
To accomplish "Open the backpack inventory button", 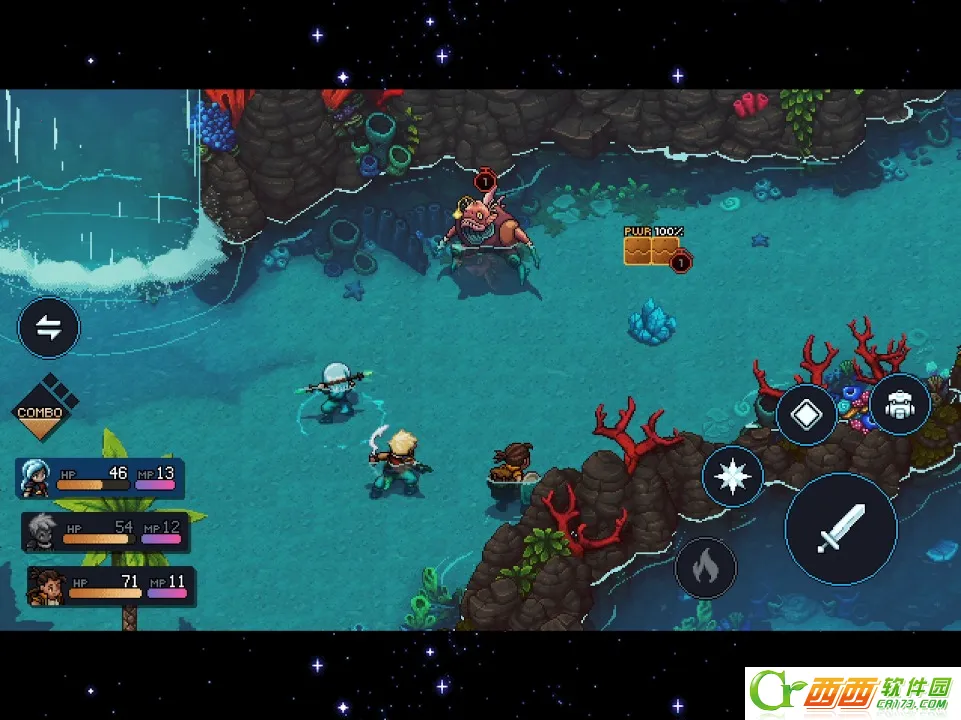I will (899, 405).
